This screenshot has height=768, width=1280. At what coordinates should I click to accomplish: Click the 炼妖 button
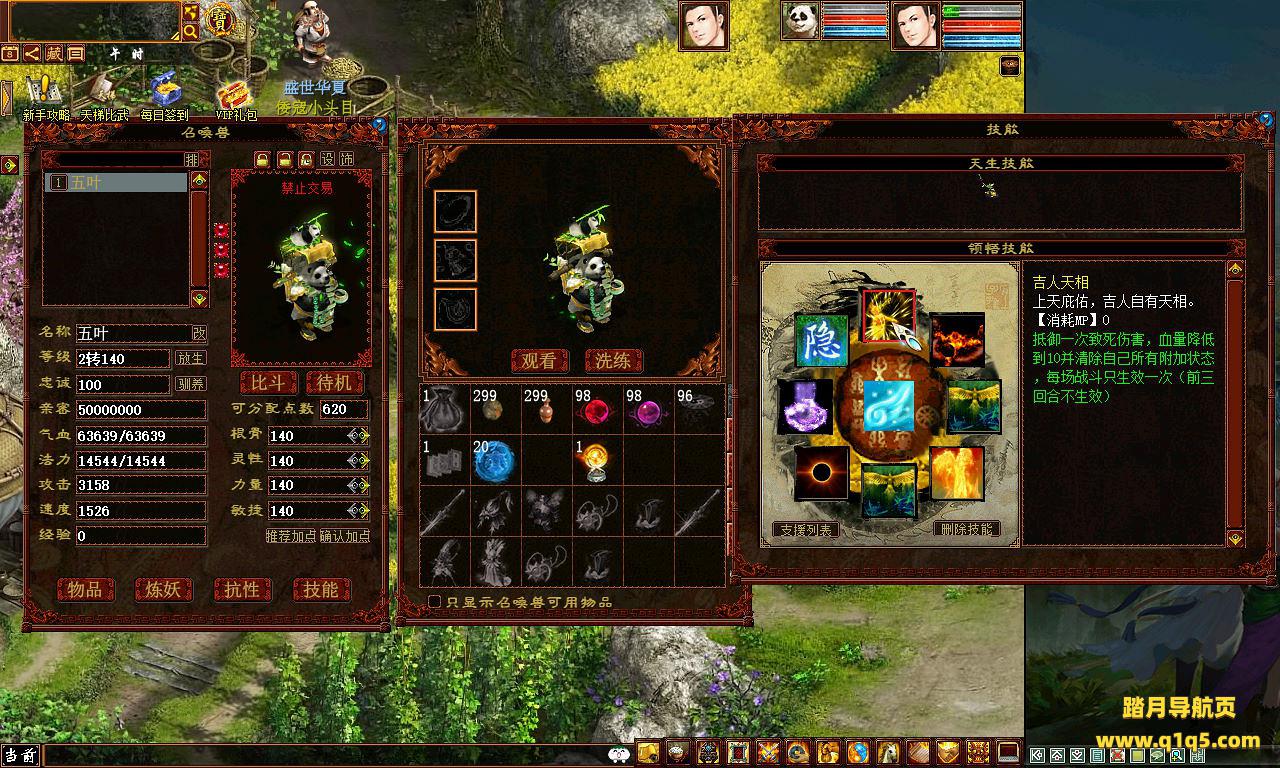click(163, 590)
